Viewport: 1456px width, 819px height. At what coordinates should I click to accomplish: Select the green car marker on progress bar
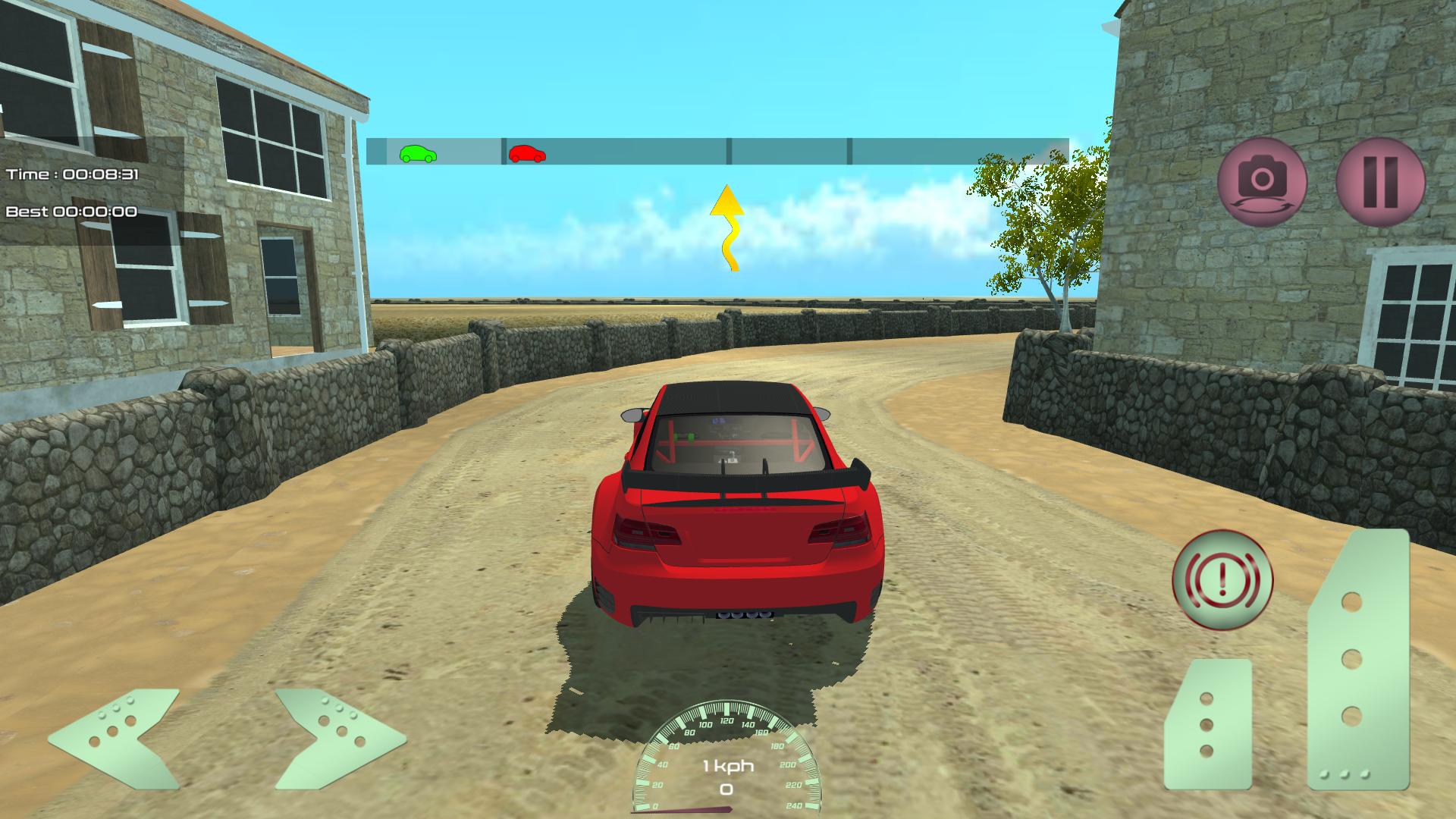click(419, 155)
